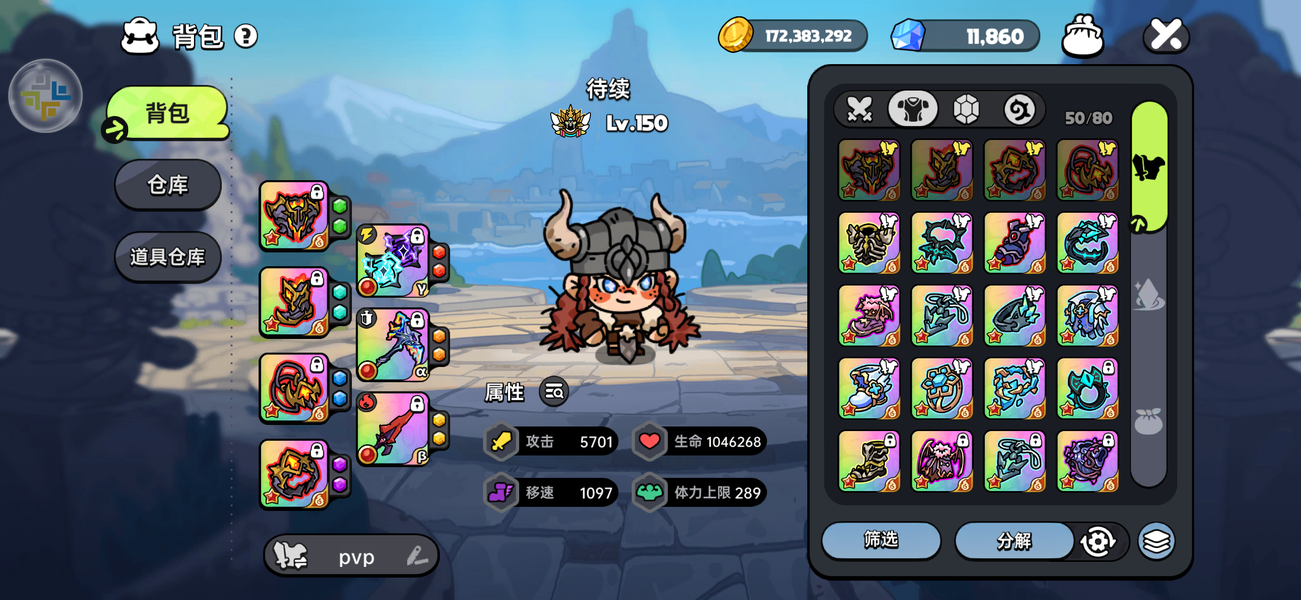Click the 分解 dismantle button
The height and width of the screenshot is (600, 1301).
pos(1014,541)
